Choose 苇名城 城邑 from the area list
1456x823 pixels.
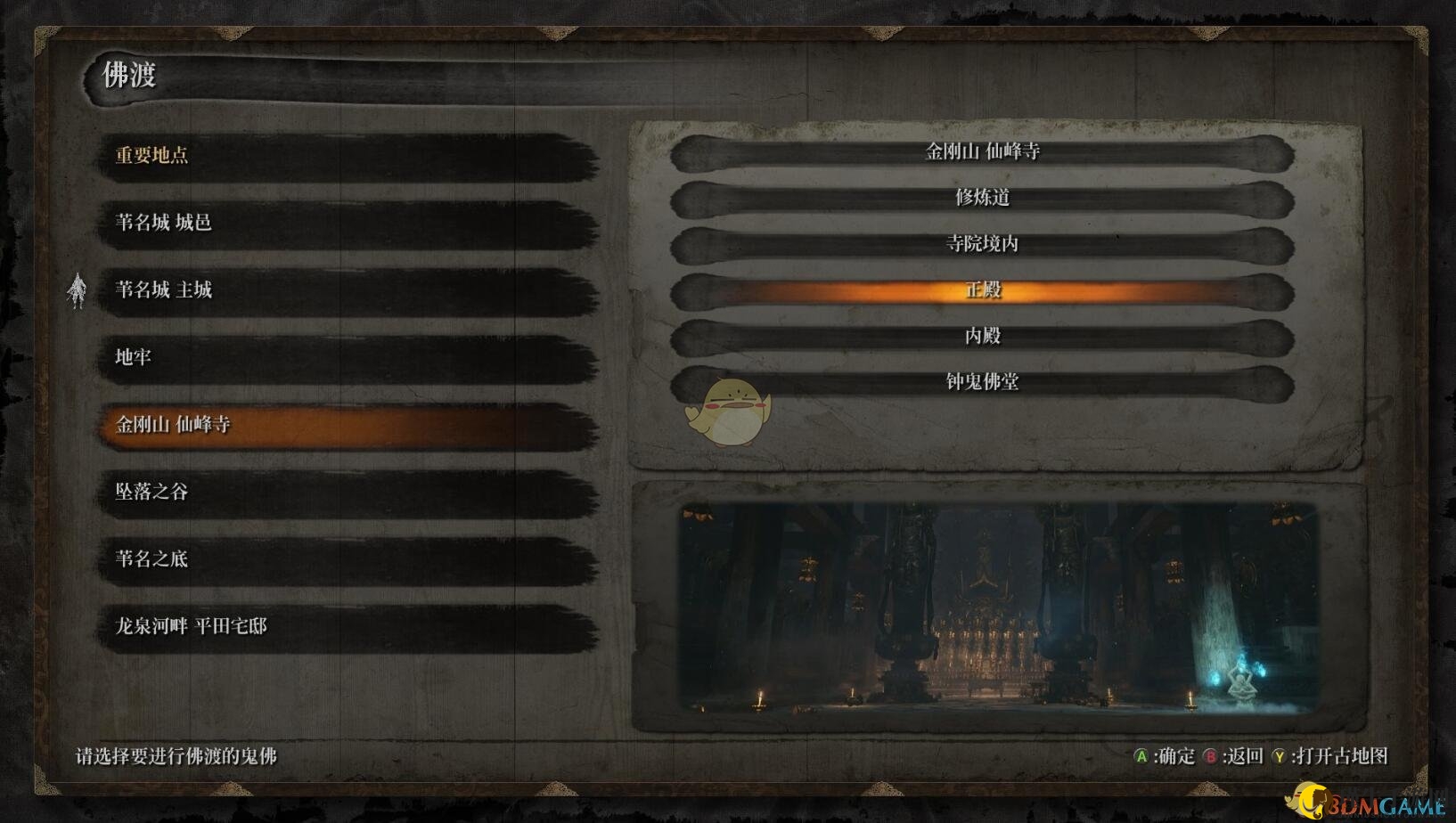click(x=346, y=223)
